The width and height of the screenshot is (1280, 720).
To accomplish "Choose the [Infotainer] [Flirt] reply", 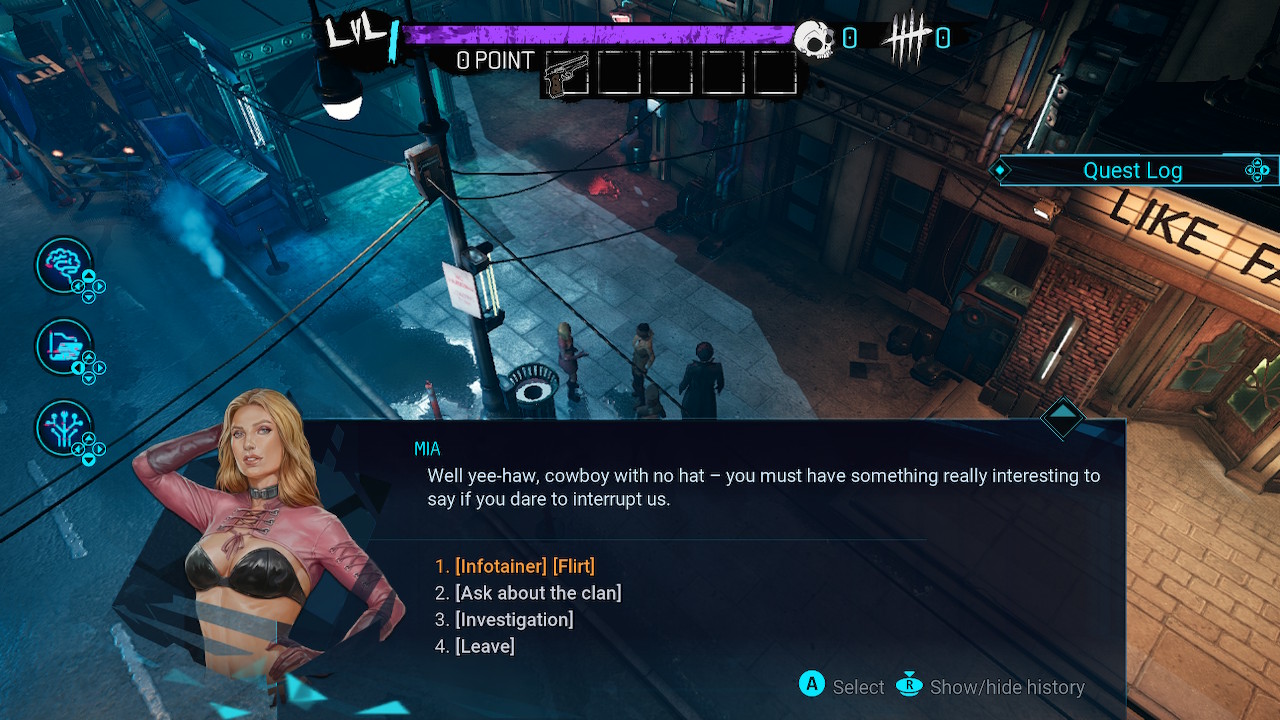I will pyautogui.click(x=524, y=567).
